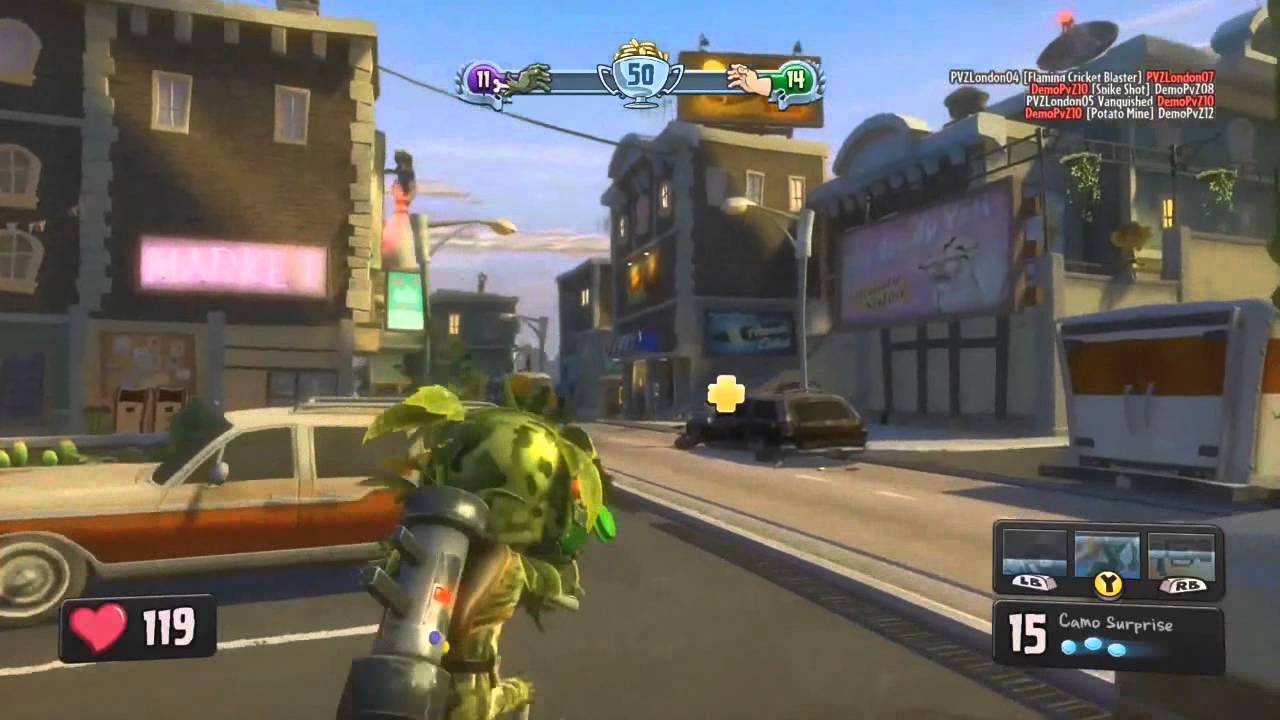Toggle the last blue ability charge pip
Screen dimensions: 1280x720
point(1117,651)
